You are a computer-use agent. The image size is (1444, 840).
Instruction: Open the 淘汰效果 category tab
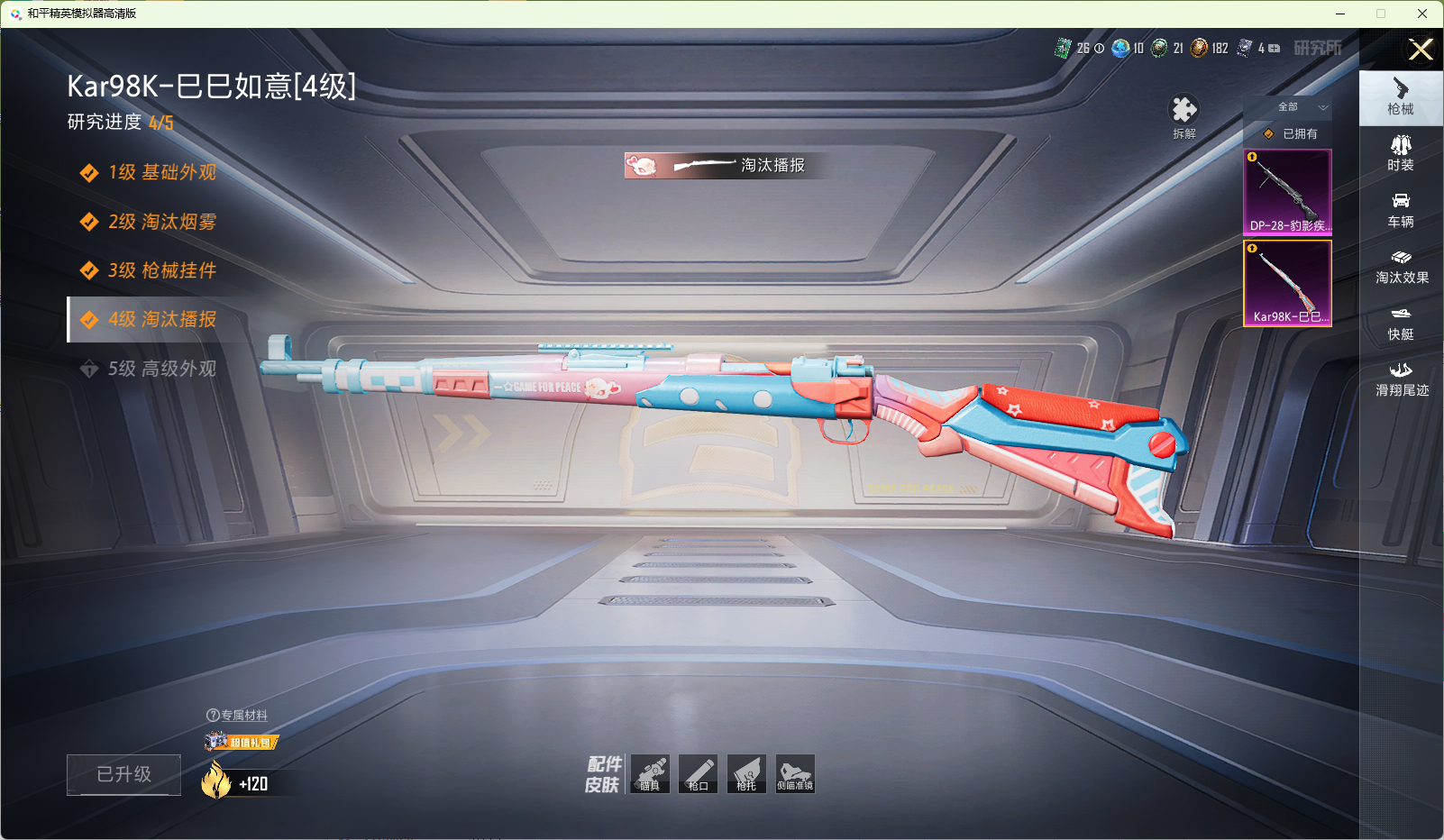1401,267
